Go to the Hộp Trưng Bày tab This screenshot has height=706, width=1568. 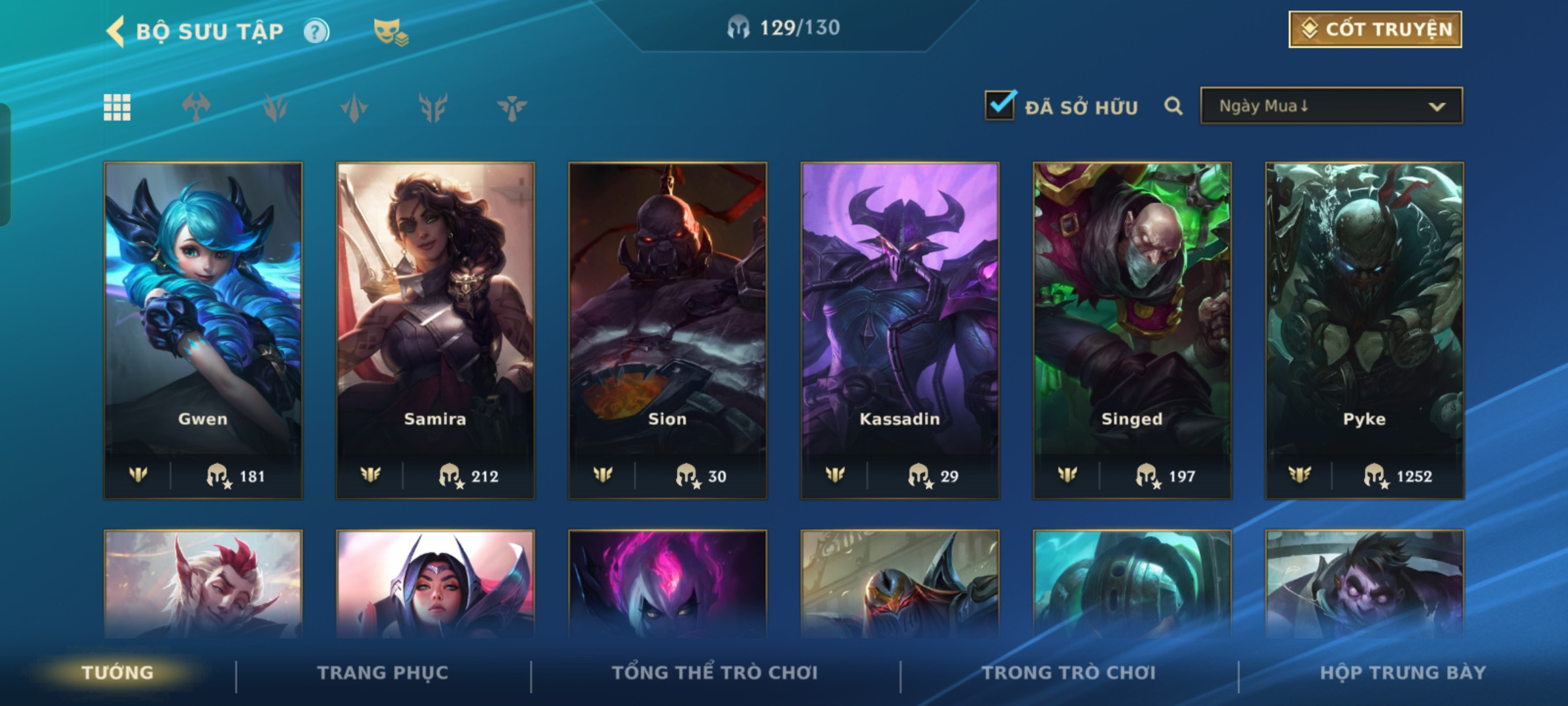tap(1403, 673)
